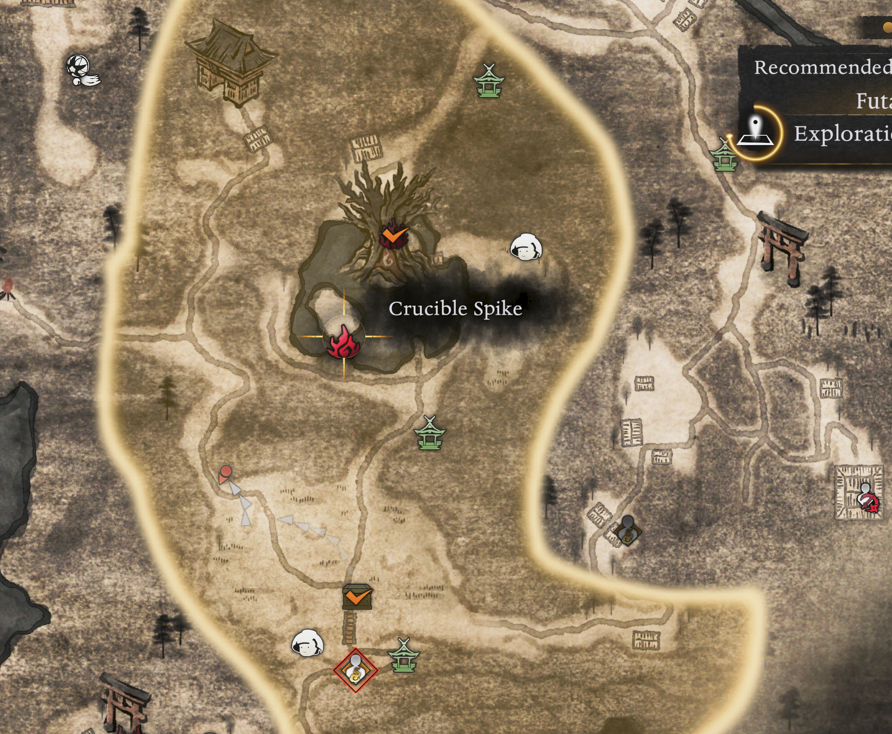The height and width of the screenshot is (734, 892).
Task: Select the checkmarked treasure chest marker
Action: (357, 597)
